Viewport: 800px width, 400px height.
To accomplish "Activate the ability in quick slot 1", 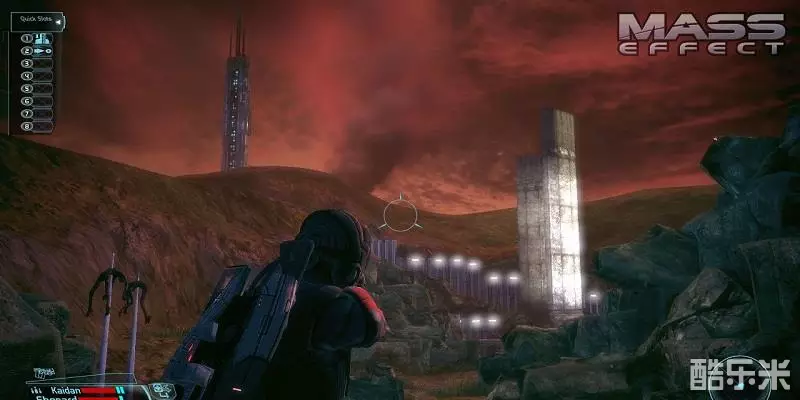I will 43,38.
